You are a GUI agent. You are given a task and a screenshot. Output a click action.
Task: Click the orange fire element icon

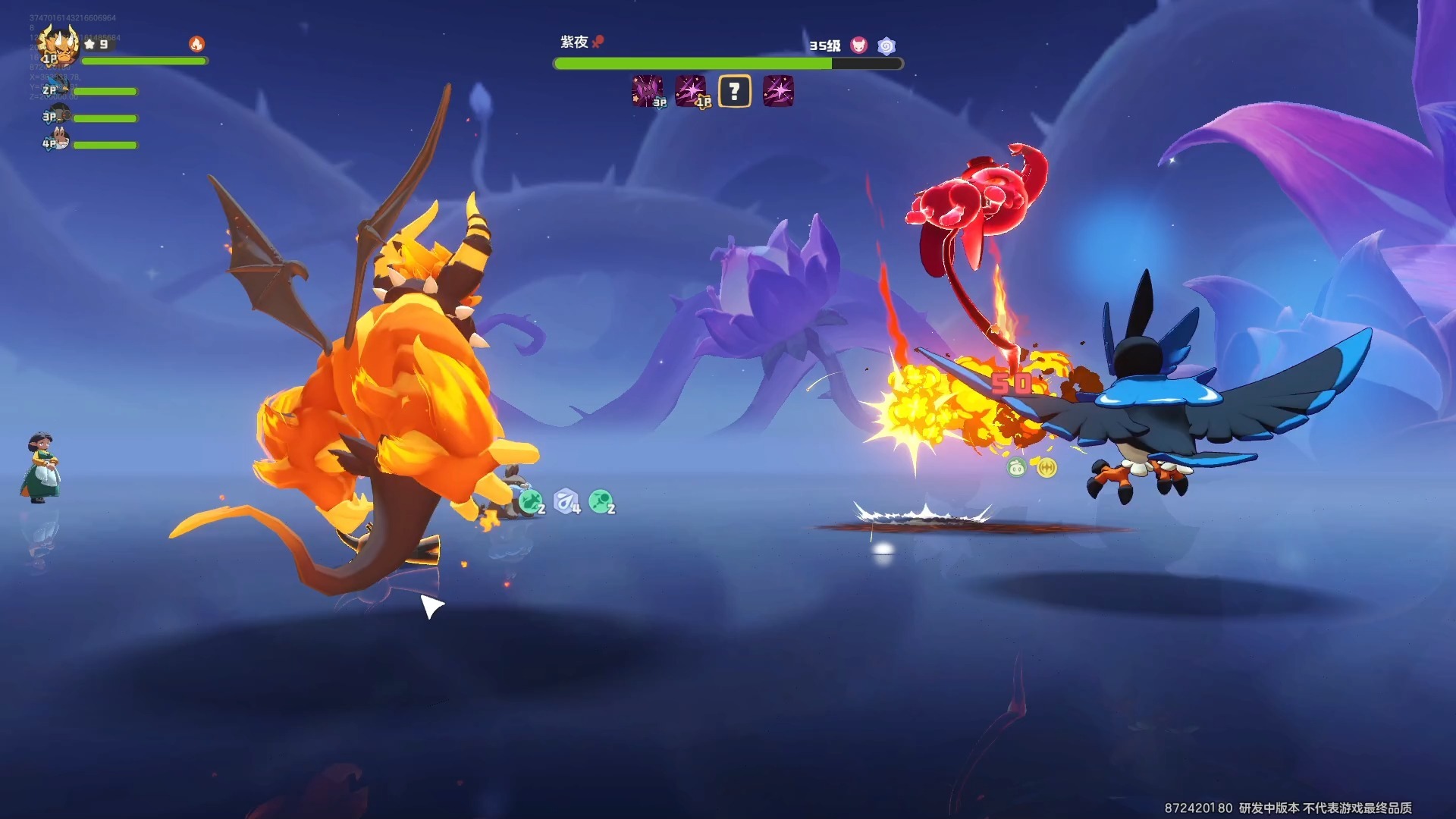[x=196, y=44]
